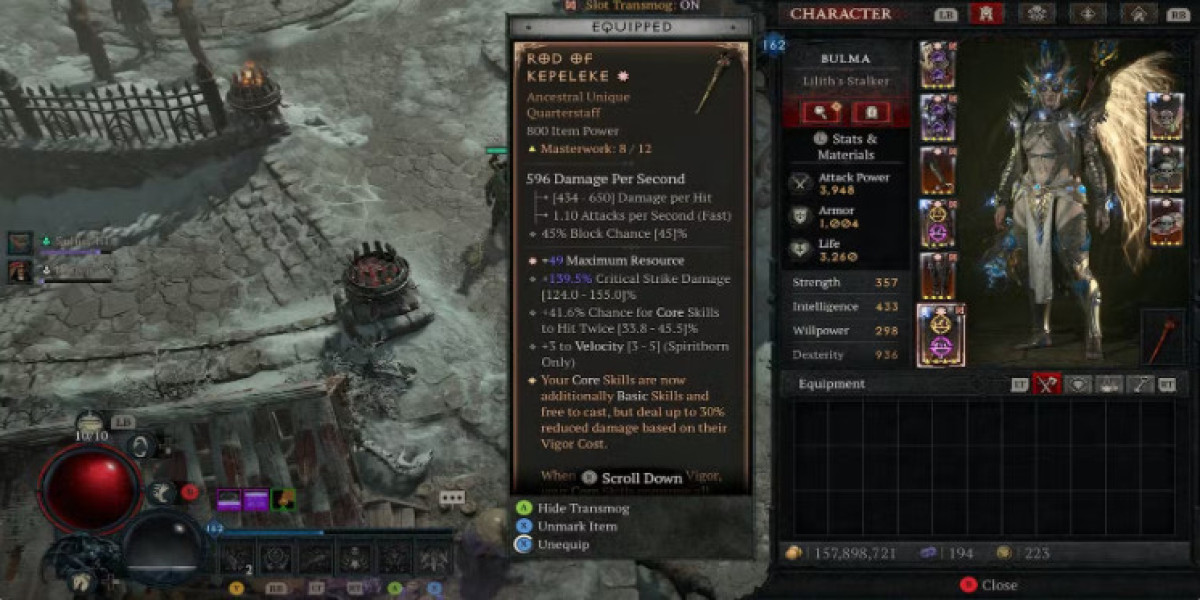The height and width of the screenshot is (600, 1200).
Task: Select the amulet slot with horned skull
Action: (x=1165, y=116)
